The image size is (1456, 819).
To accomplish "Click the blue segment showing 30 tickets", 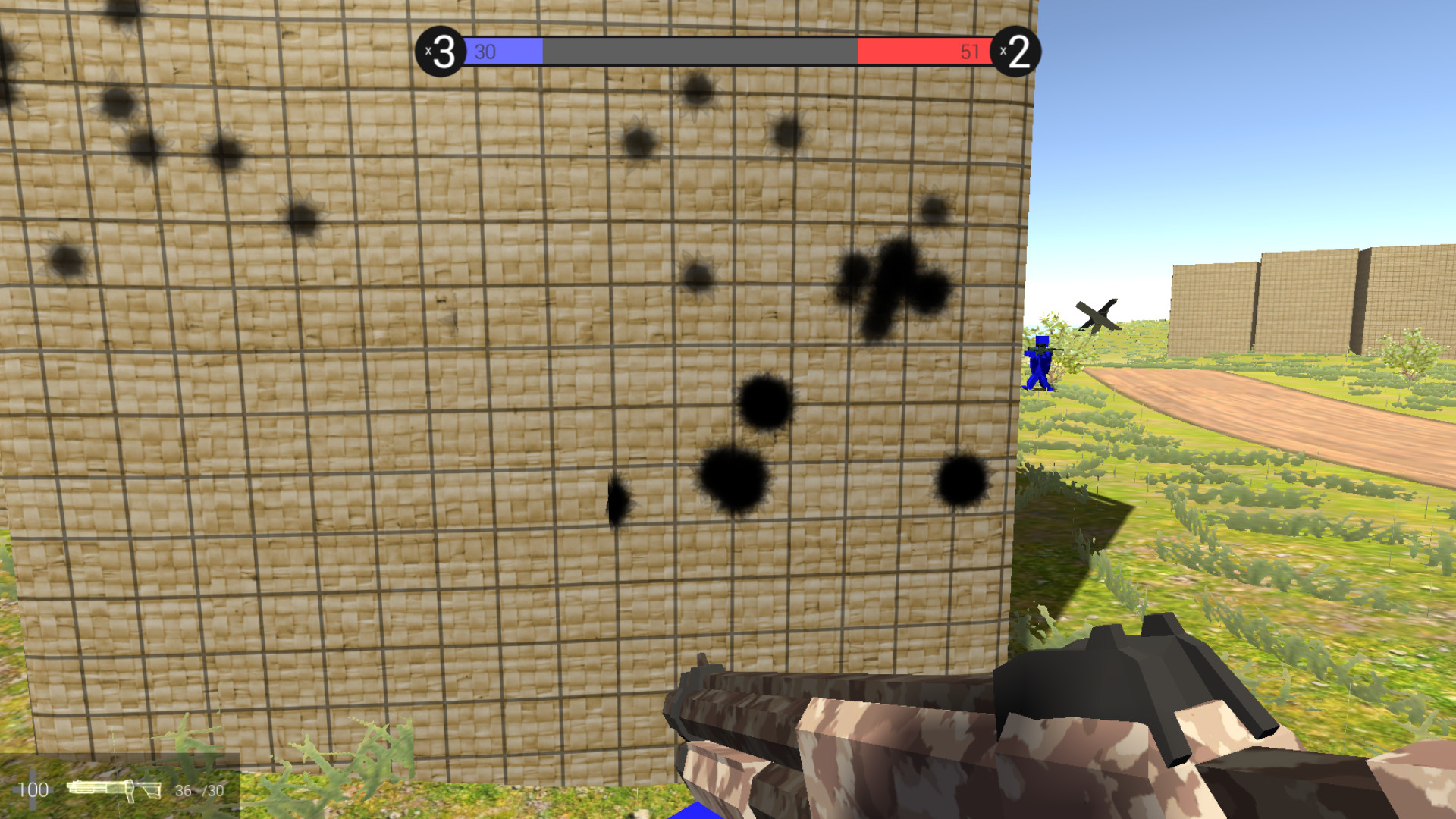I will click(x=500, y=51).
